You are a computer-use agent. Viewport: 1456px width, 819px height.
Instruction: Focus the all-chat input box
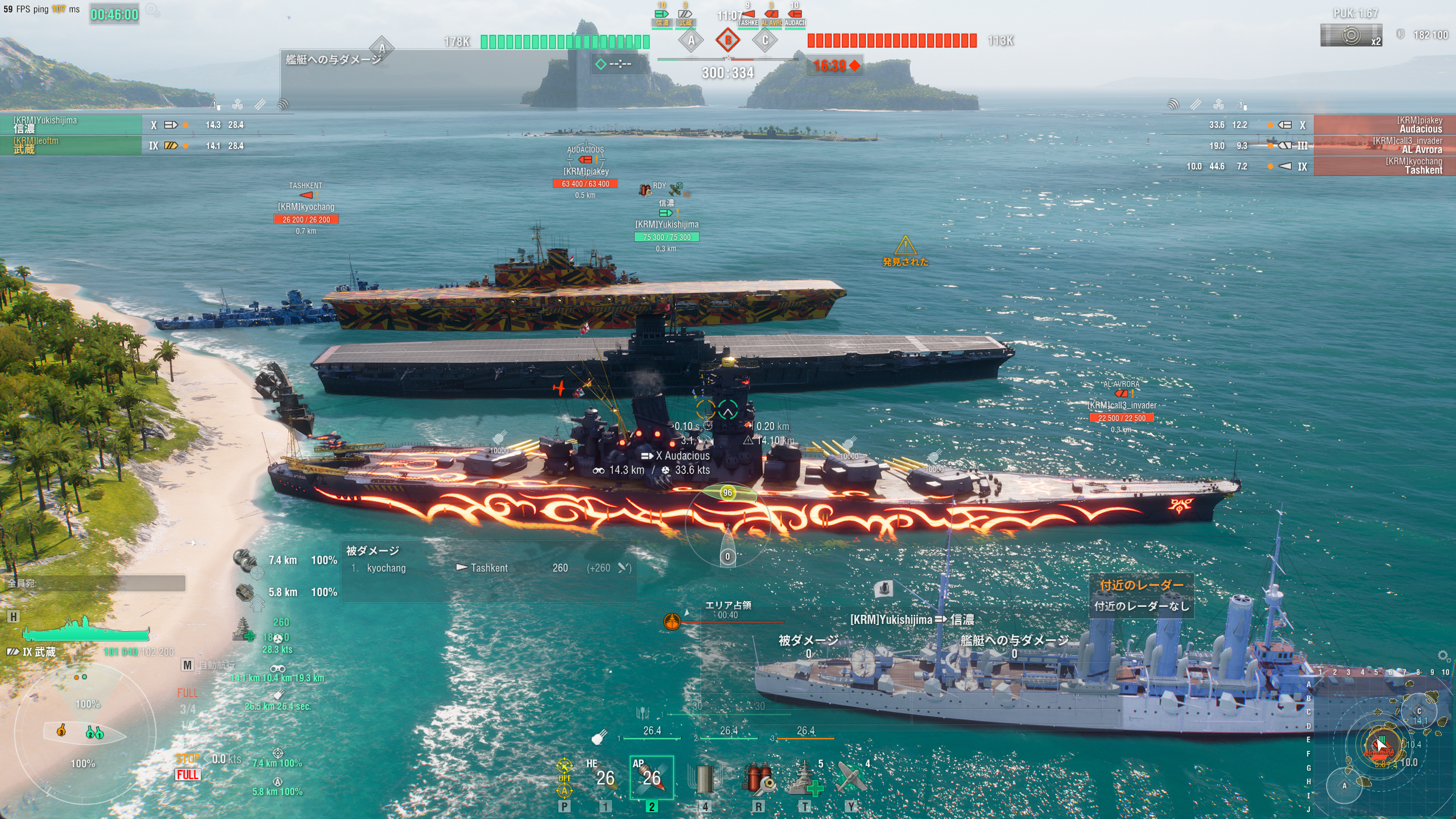tap(96, 583)
